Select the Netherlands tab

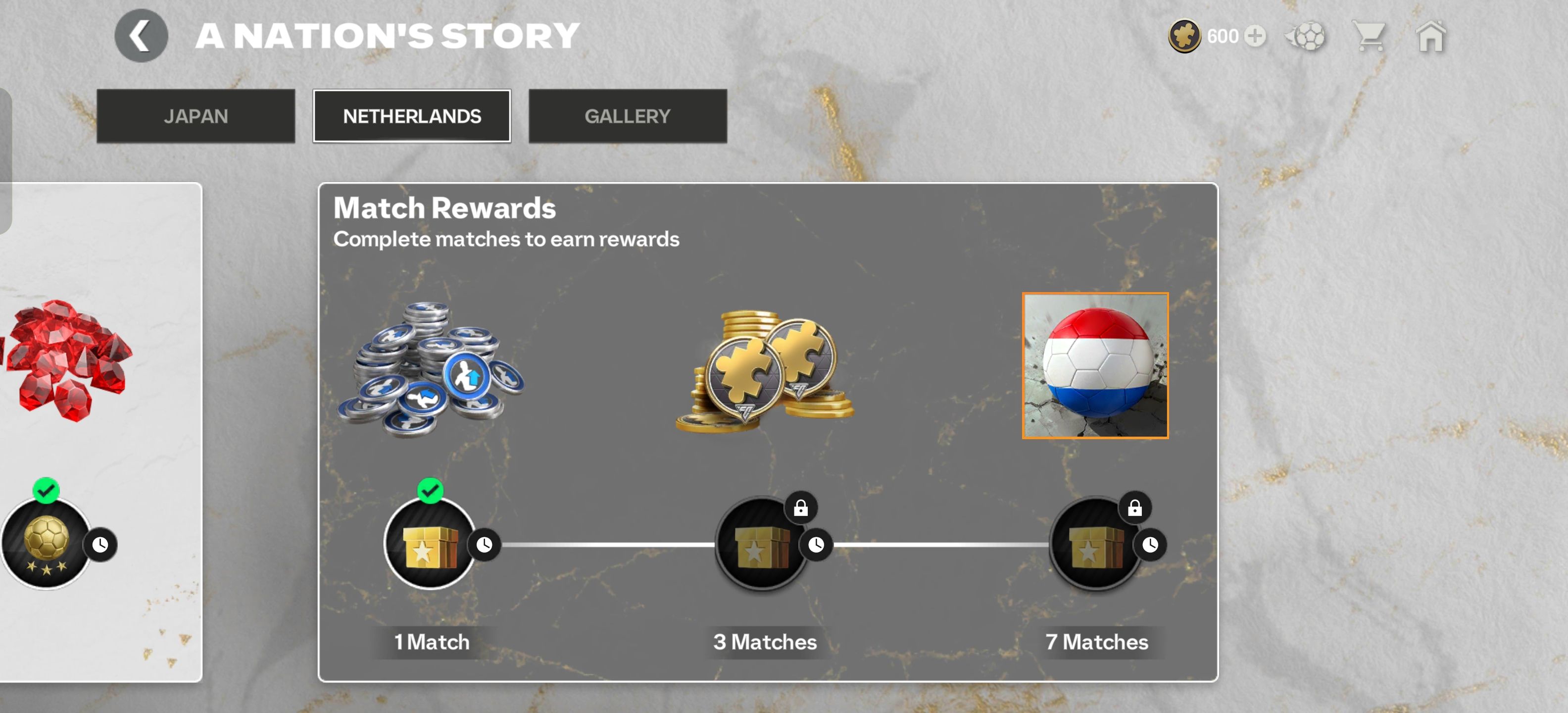(x=411, y=116)
